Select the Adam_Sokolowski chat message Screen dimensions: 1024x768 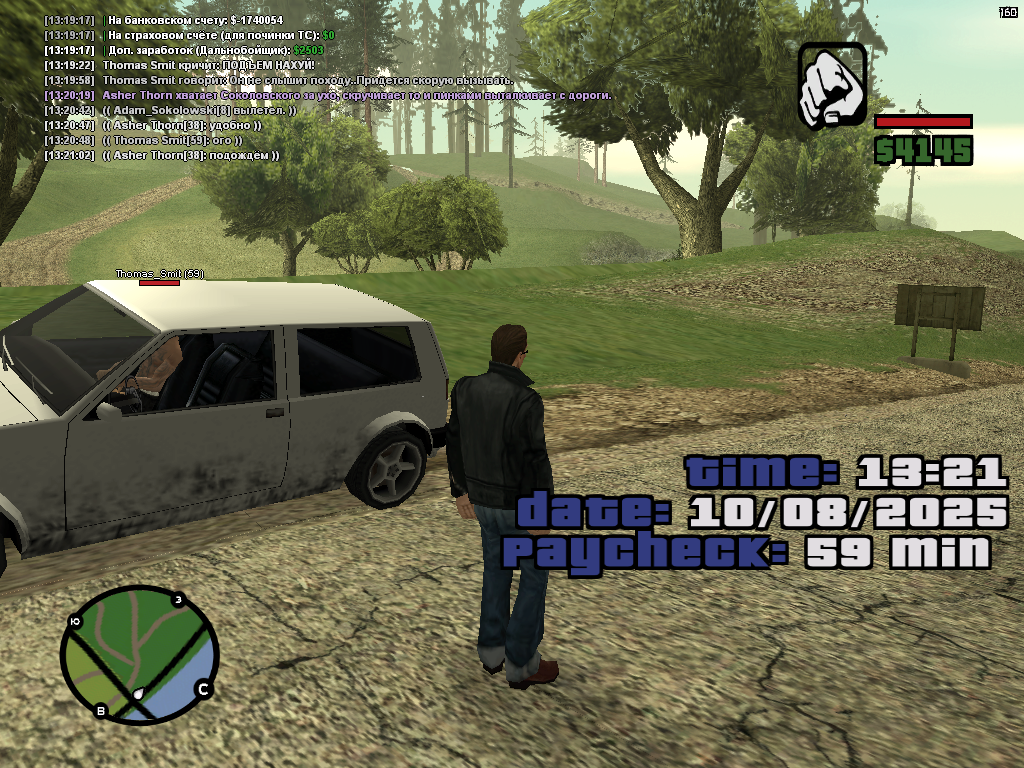click(198, 110)
